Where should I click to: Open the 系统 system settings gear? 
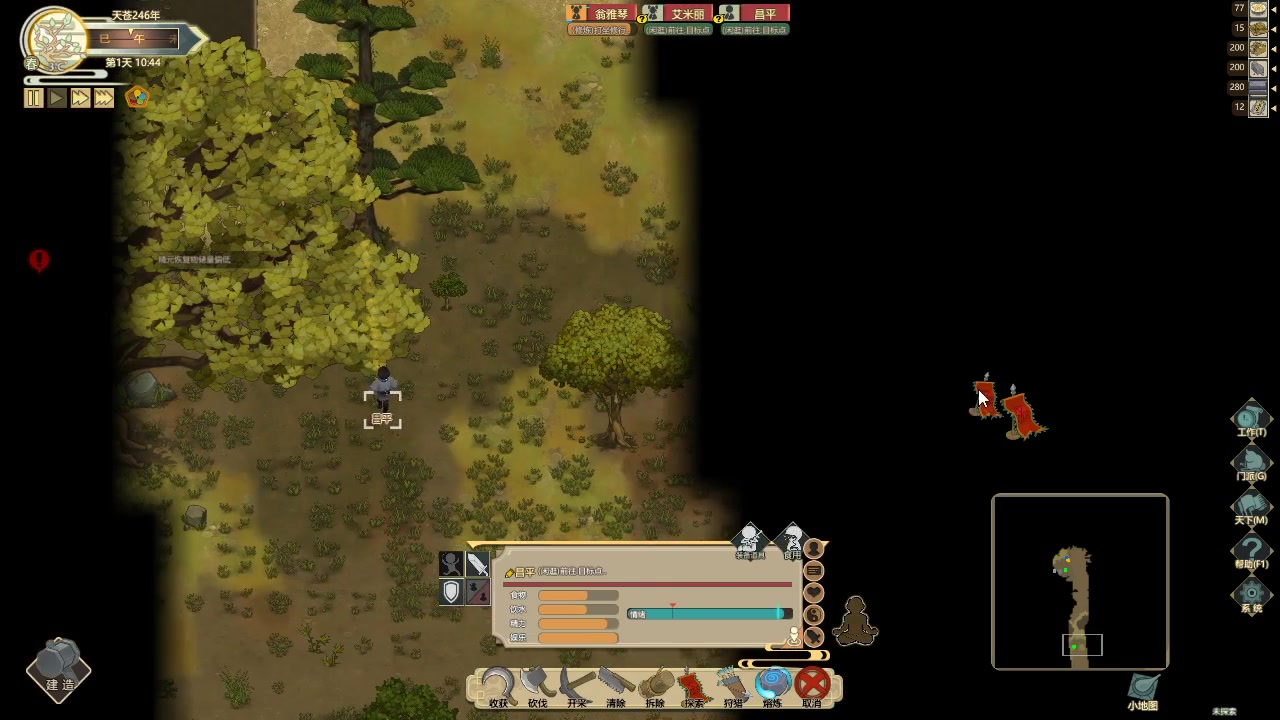1251,595
